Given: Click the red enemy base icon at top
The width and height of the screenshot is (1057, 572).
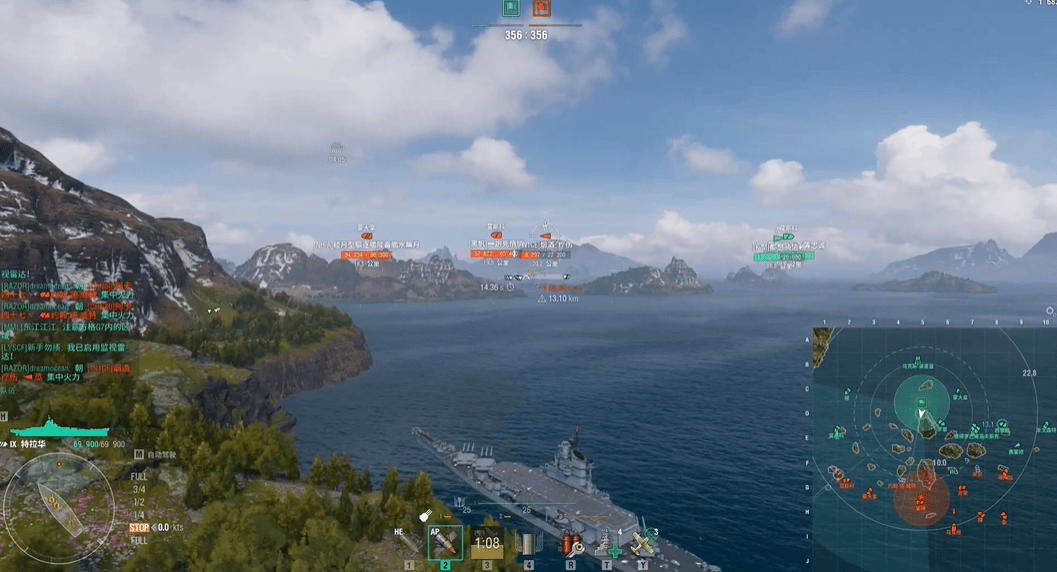Looking at the screenshot, I should (x=541, y=9).
